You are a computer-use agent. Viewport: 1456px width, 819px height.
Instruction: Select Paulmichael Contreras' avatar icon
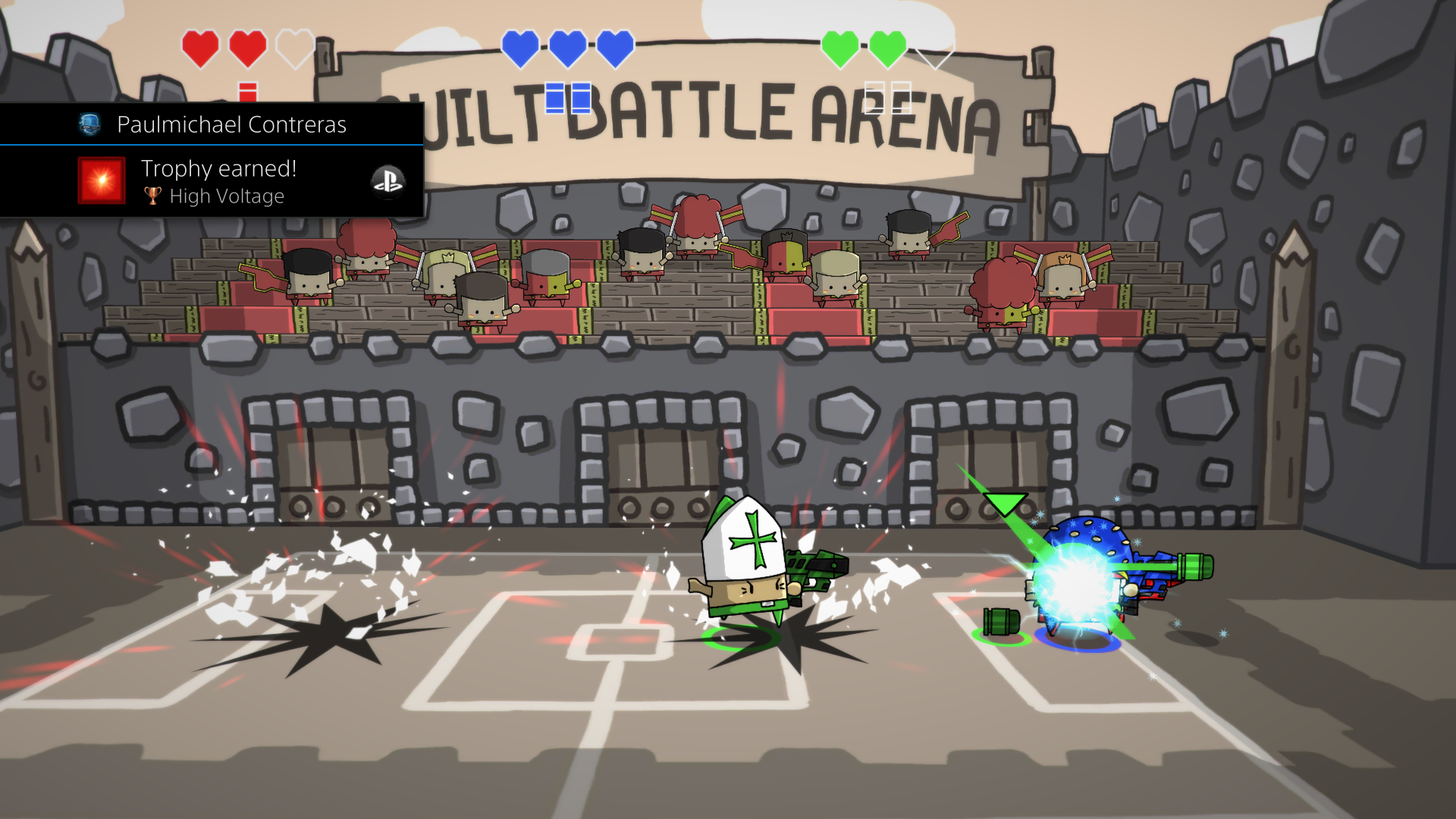click(x=90, y=124)
